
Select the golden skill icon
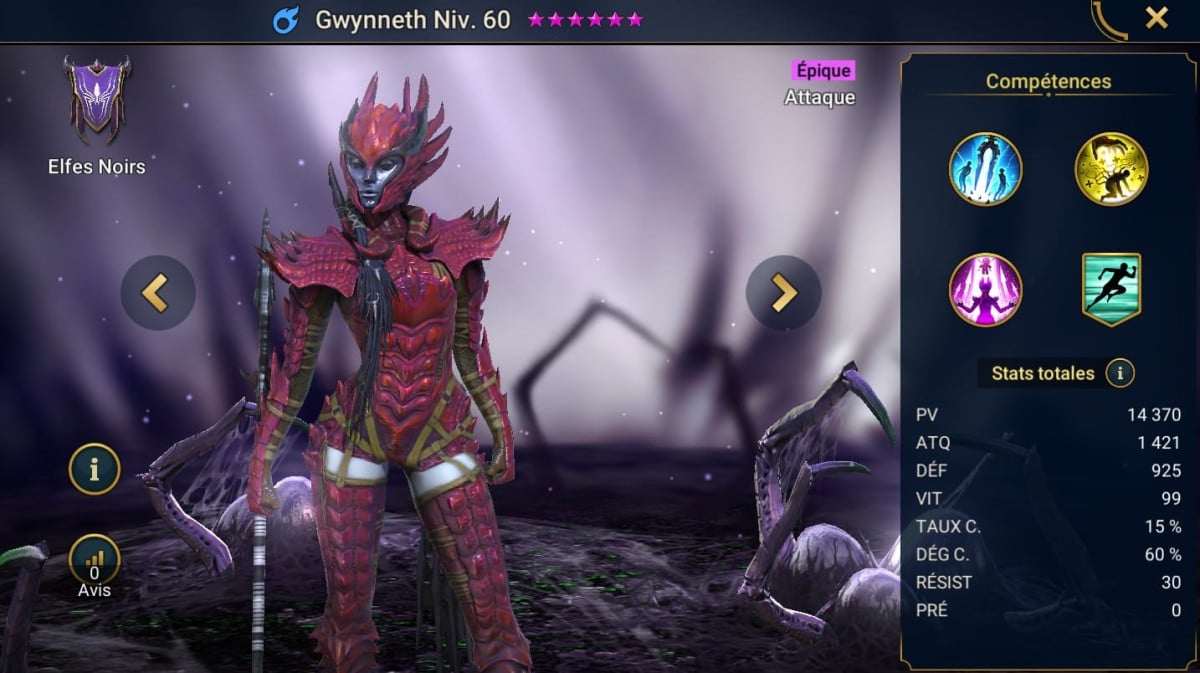pos(1110,169)
